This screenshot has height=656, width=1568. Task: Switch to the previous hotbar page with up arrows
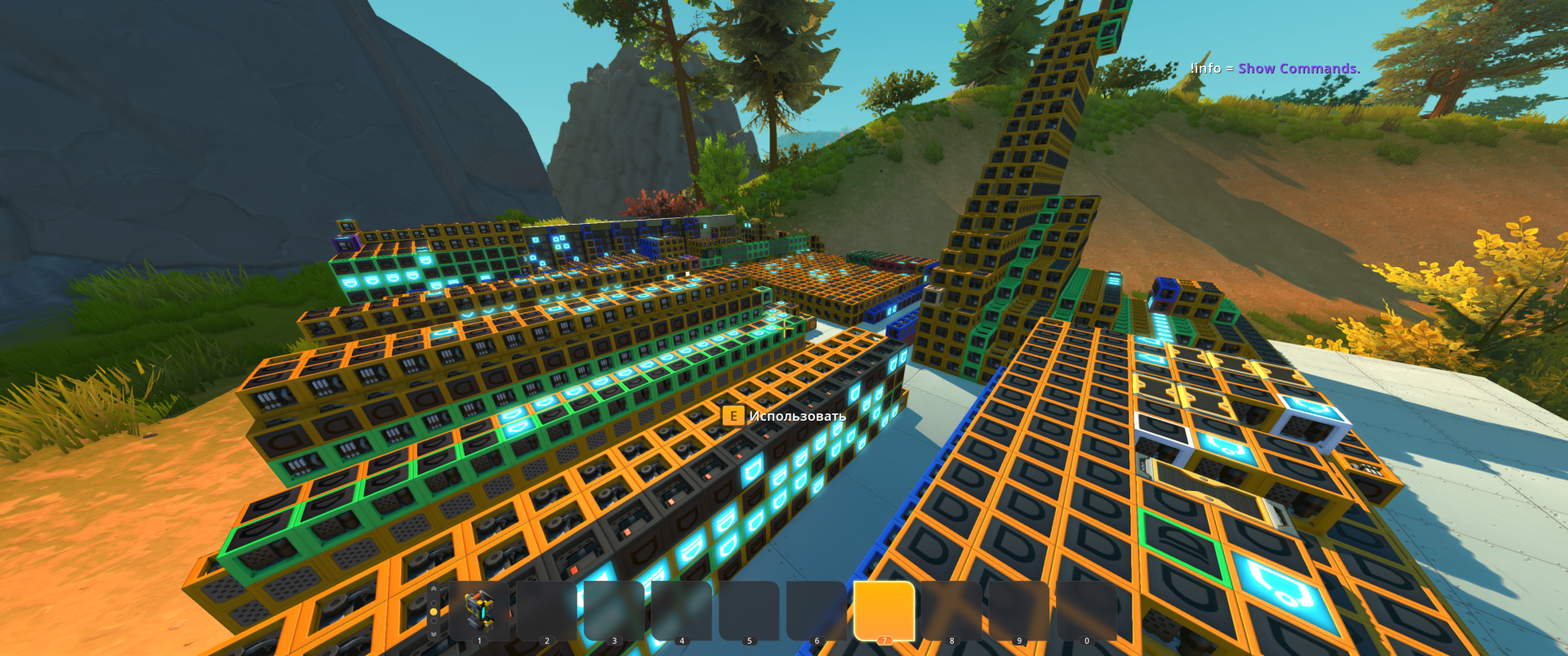[x=434, y=589]
